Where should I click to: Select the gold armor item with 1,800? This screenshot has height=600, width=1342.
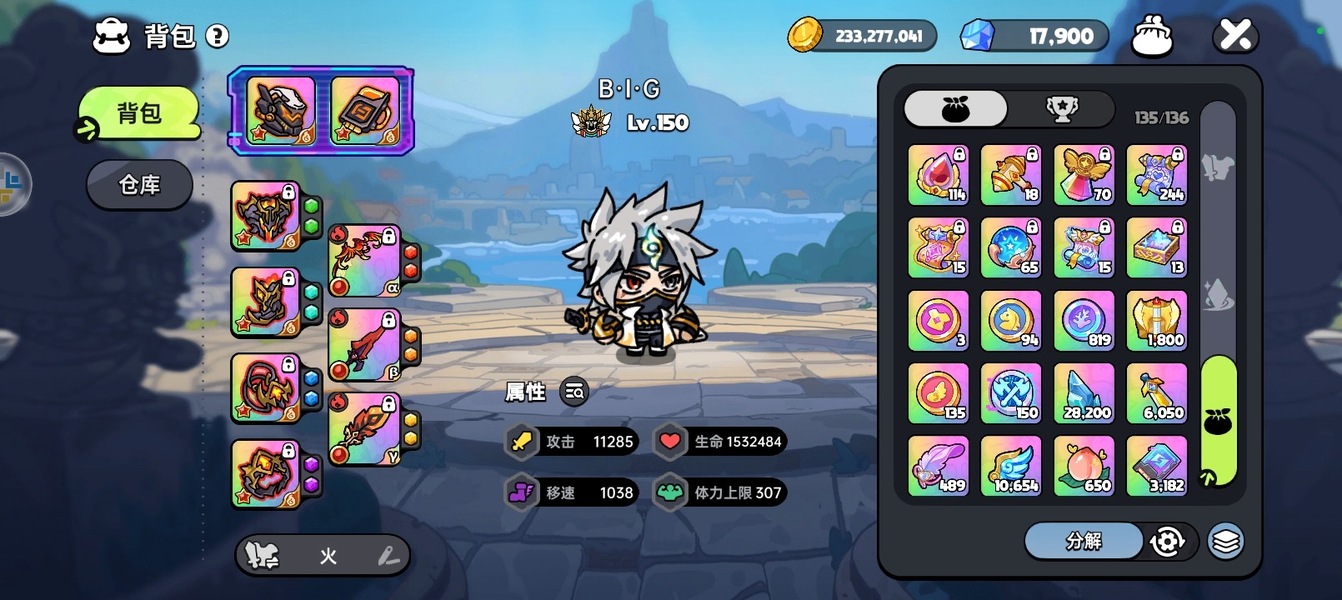tap(1157, 320)
